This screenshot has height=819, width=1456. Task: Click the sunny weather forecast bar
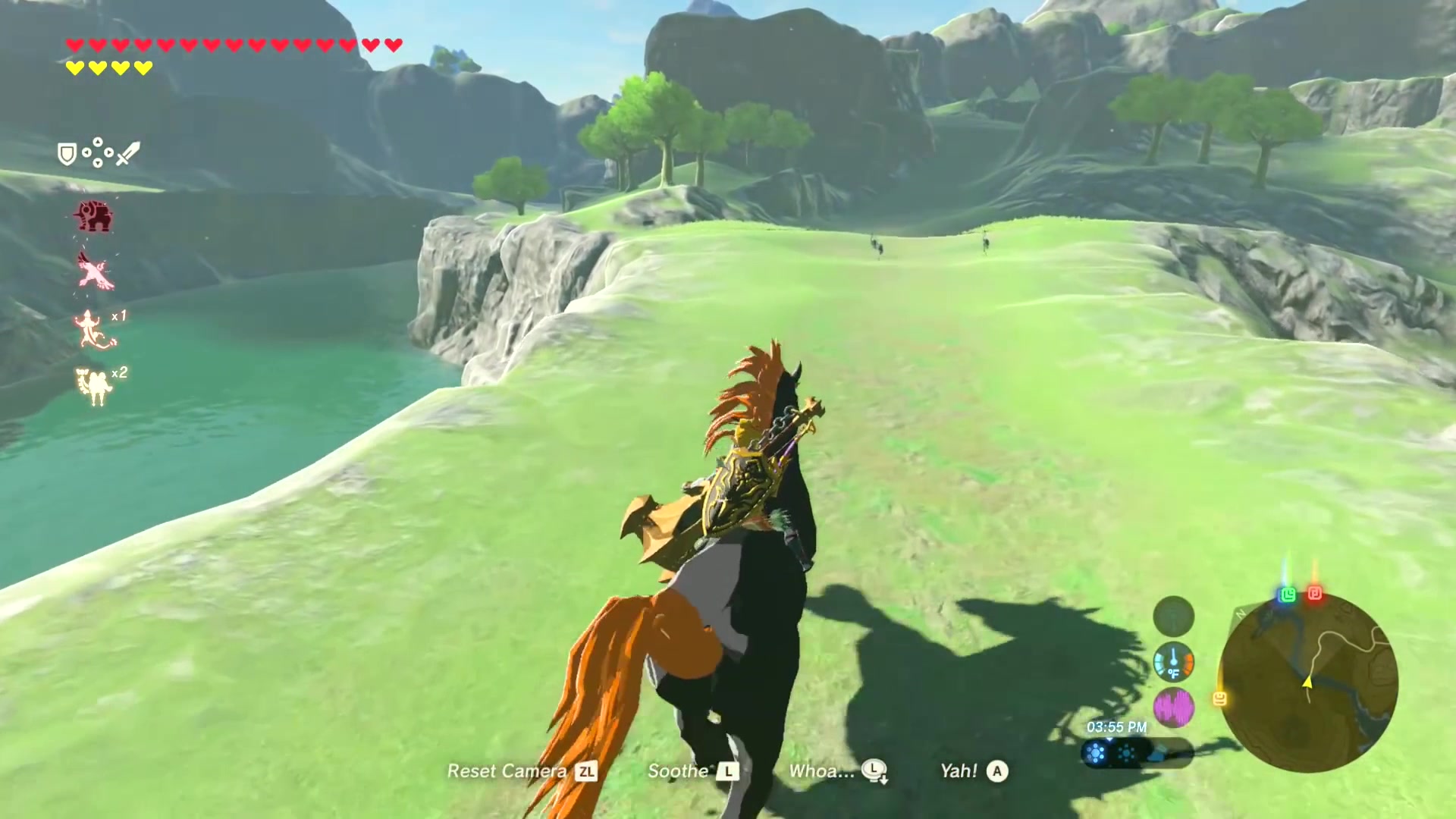pos(1136,754)
